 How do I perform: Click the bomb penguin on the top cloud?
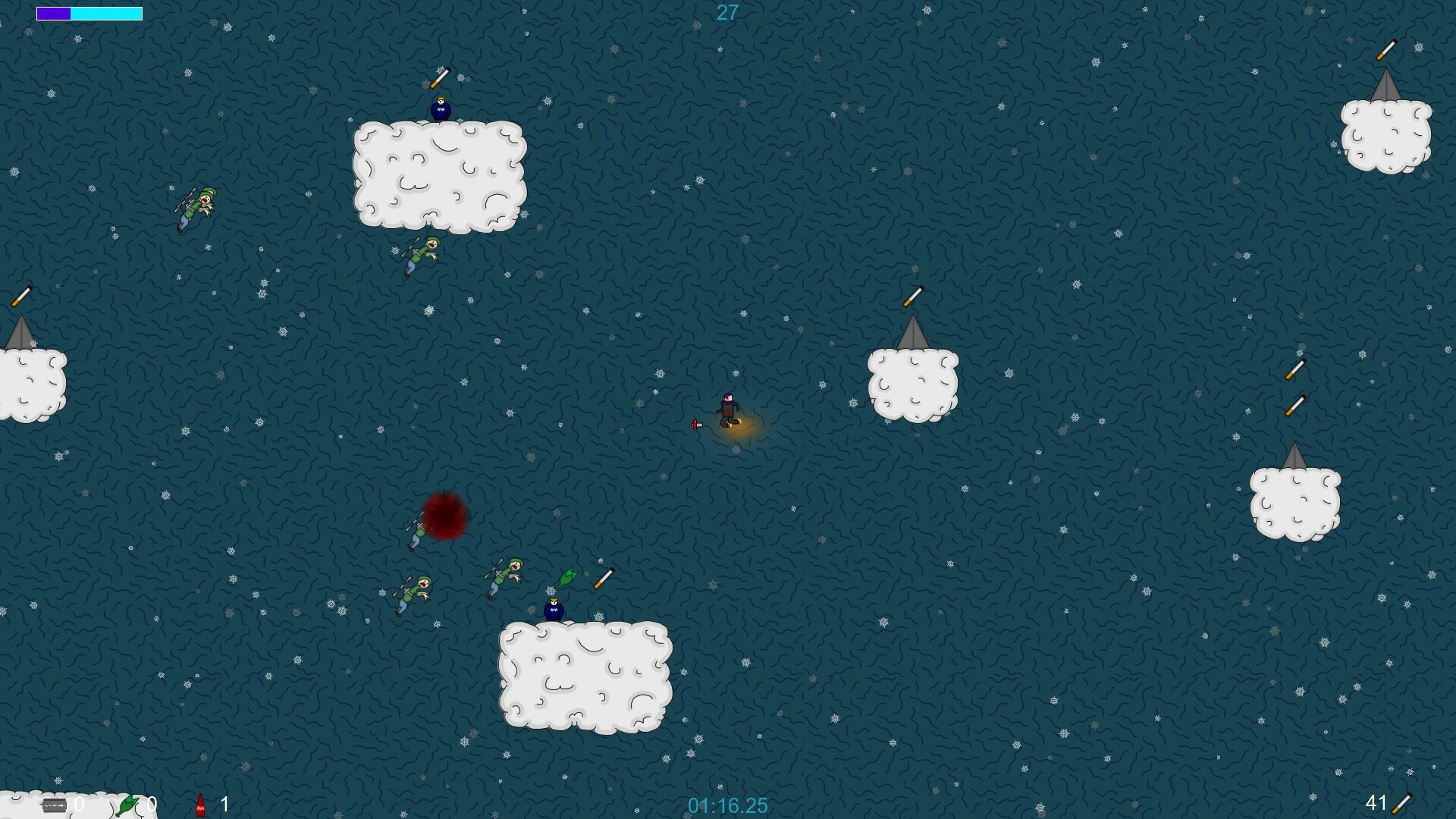coord(440,109)
